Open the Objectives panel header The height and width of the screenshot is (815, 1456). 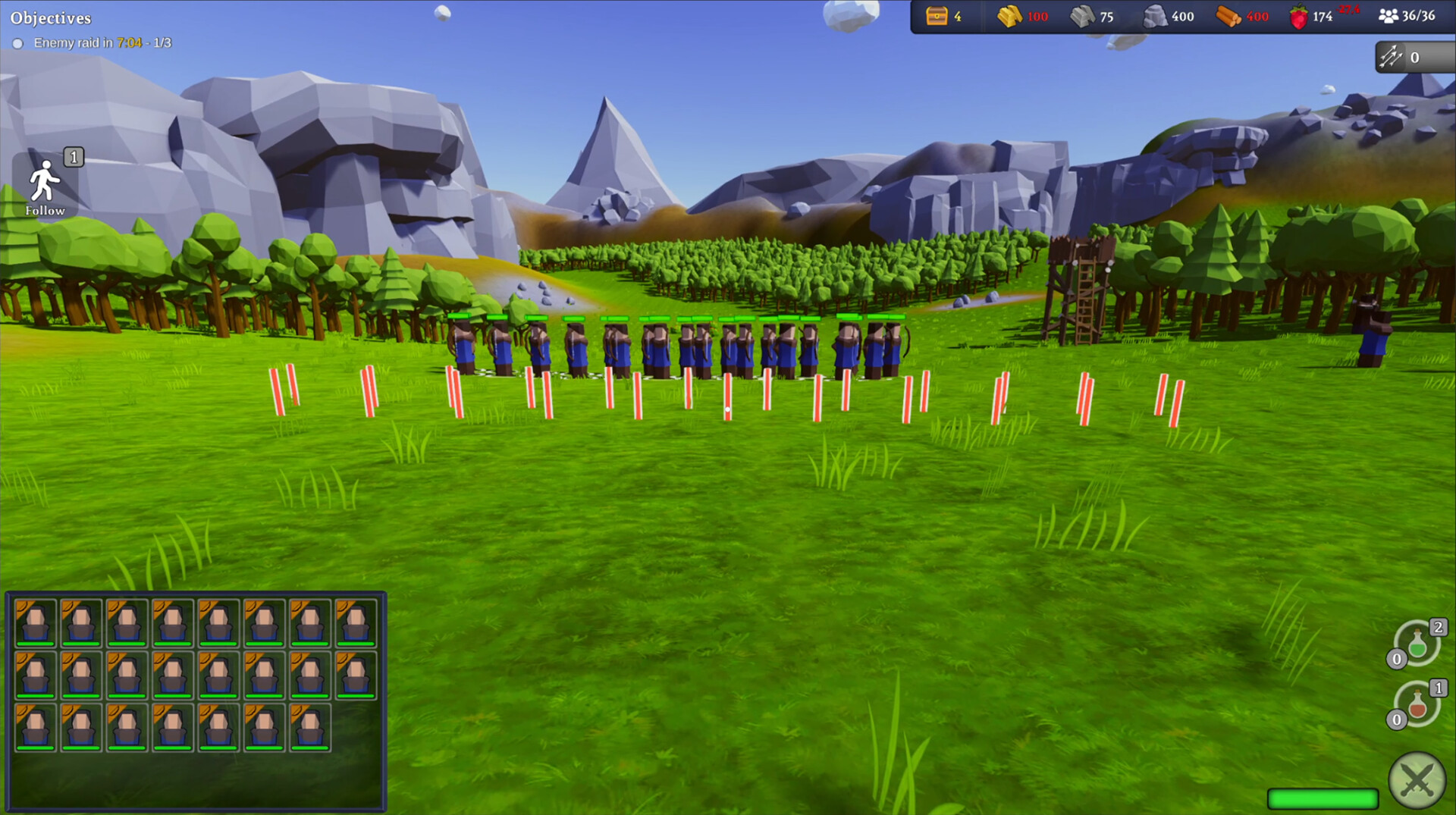pos(50,17)
